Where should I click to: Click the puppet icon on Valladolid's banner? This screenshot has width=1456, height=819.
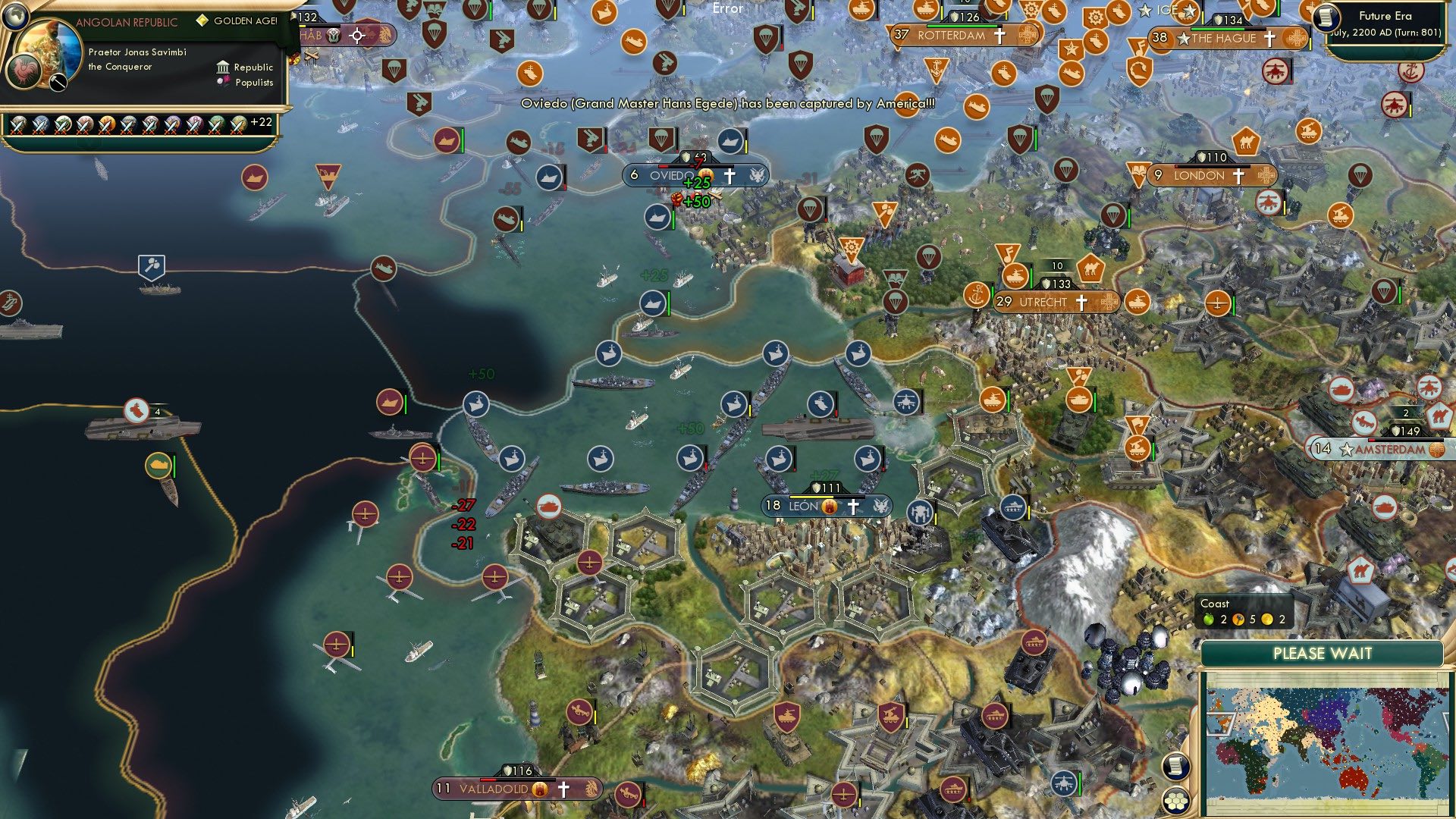[x=538, y=789]
